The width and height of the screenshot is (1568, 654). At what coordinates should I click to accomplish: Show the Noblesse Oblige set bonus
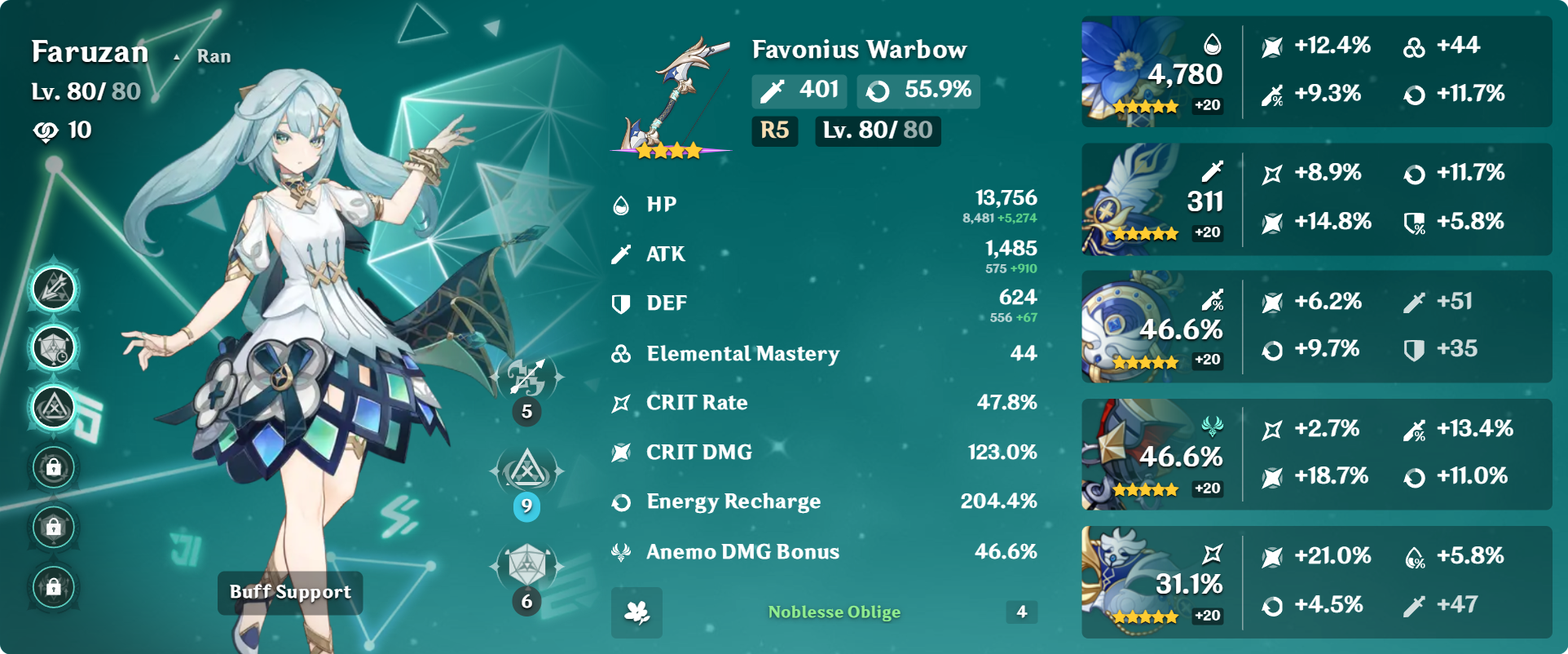(834, 612)
